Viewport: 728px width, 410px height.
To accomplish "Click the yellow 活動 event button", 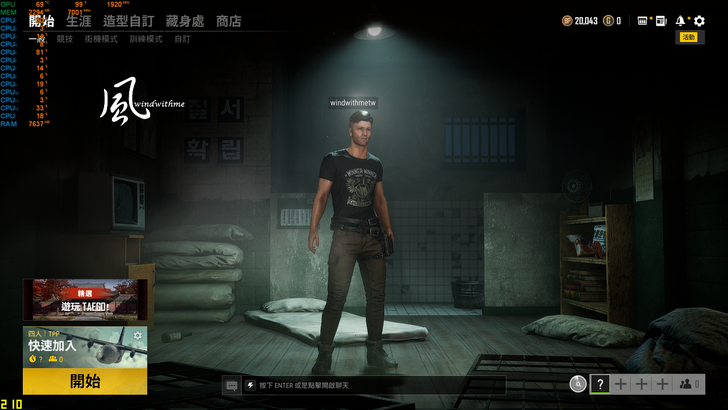I will (688, 38).
